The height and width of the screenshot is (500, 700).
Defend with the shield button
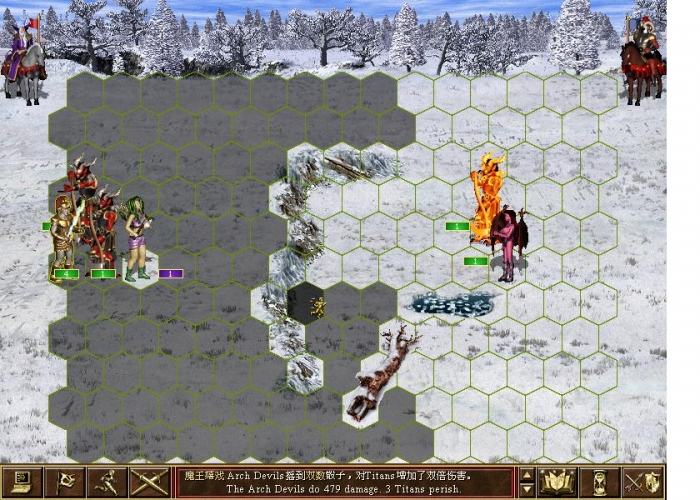[x=642, y=482]
